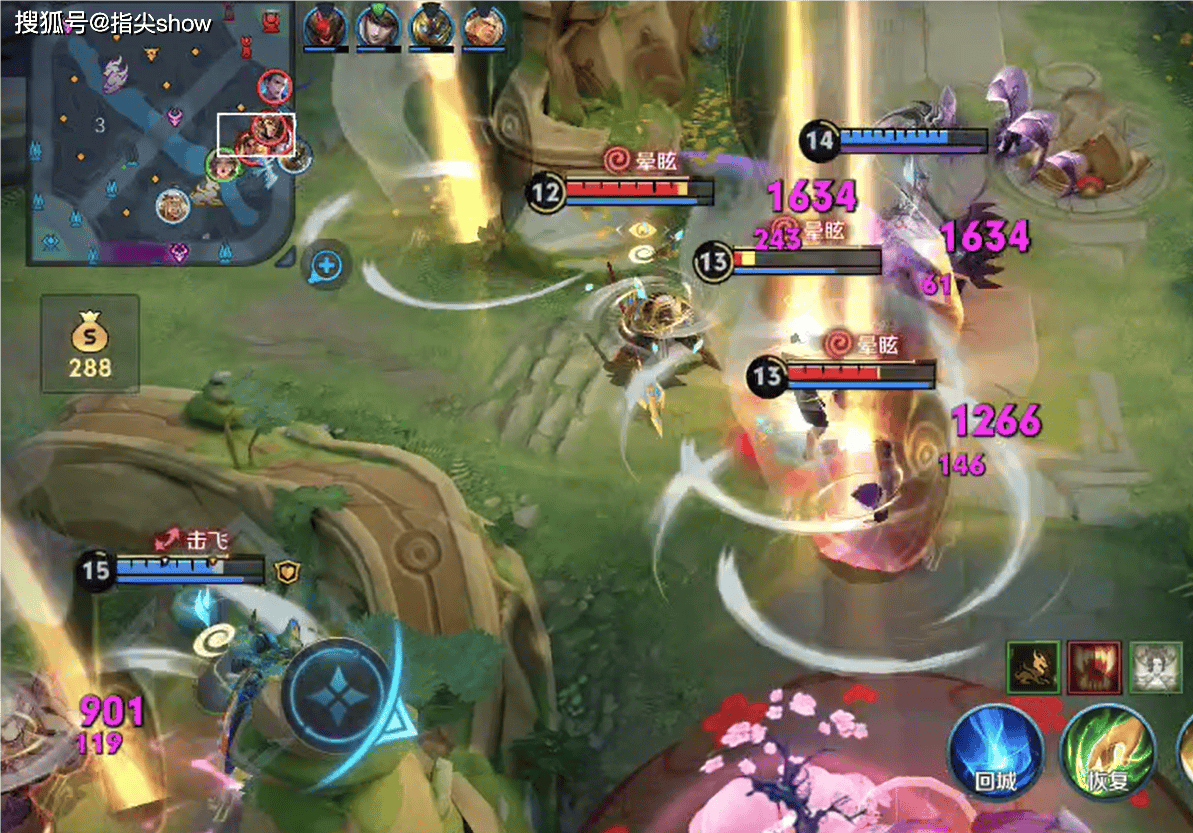Tap the blue quick-chat plus bubble
Viewport: 1193px width, 833px height.
click(327, 266)
